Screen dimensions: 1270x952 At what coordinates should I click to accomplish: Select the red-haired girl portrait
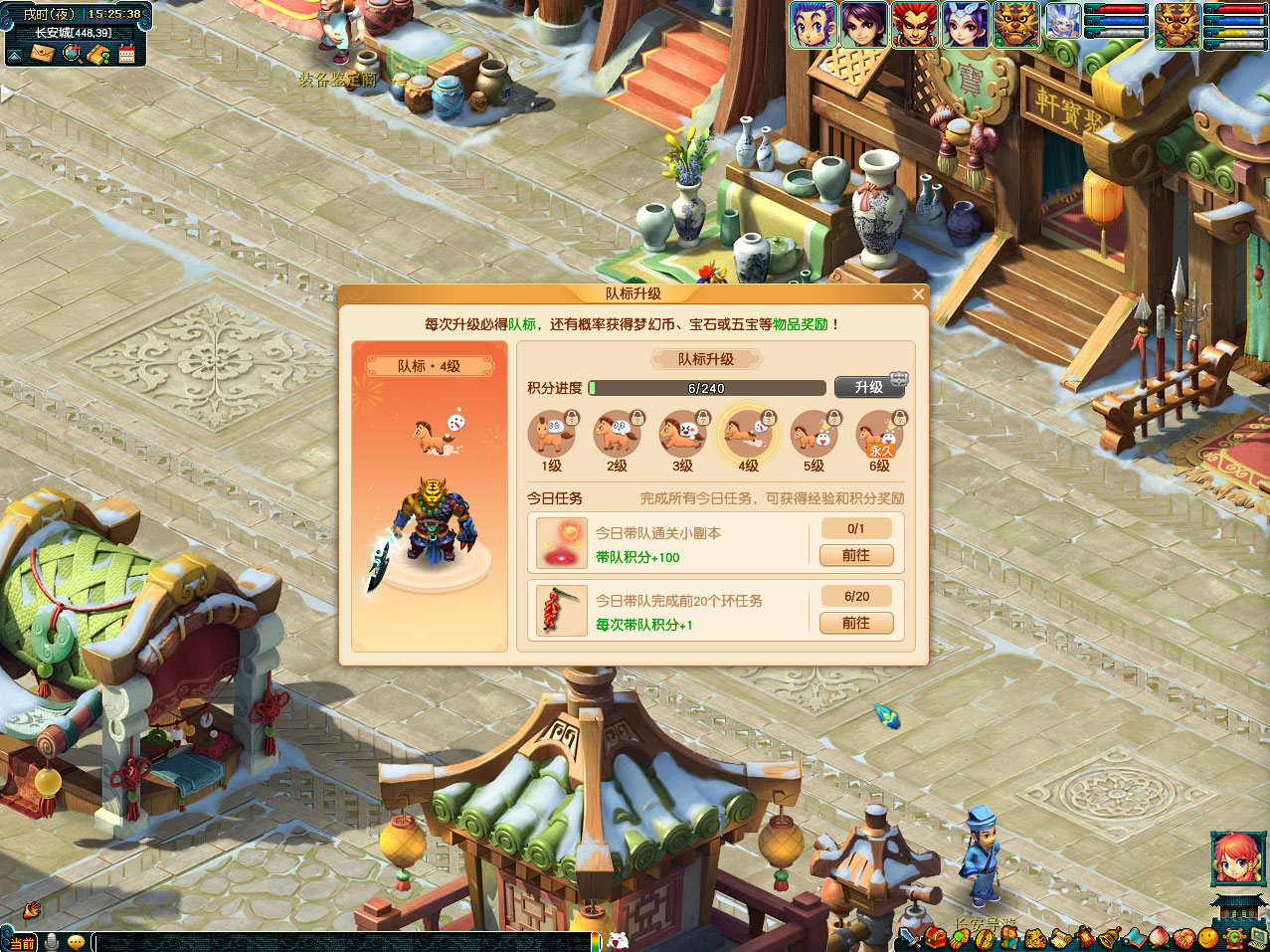[1237, 859]
